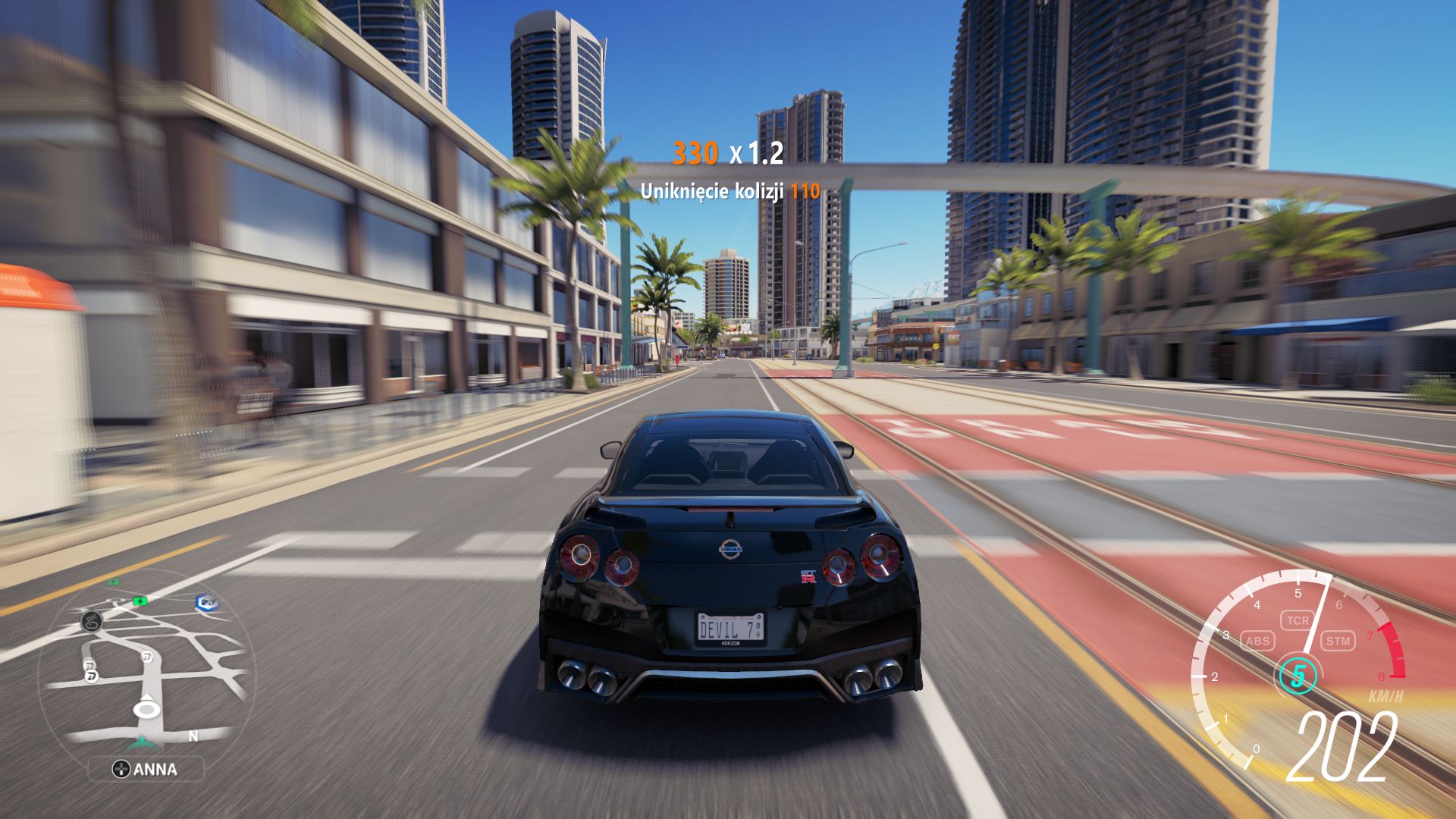
Task: Click the compass N indicator on minimap
Action: (x=194, y=736)
